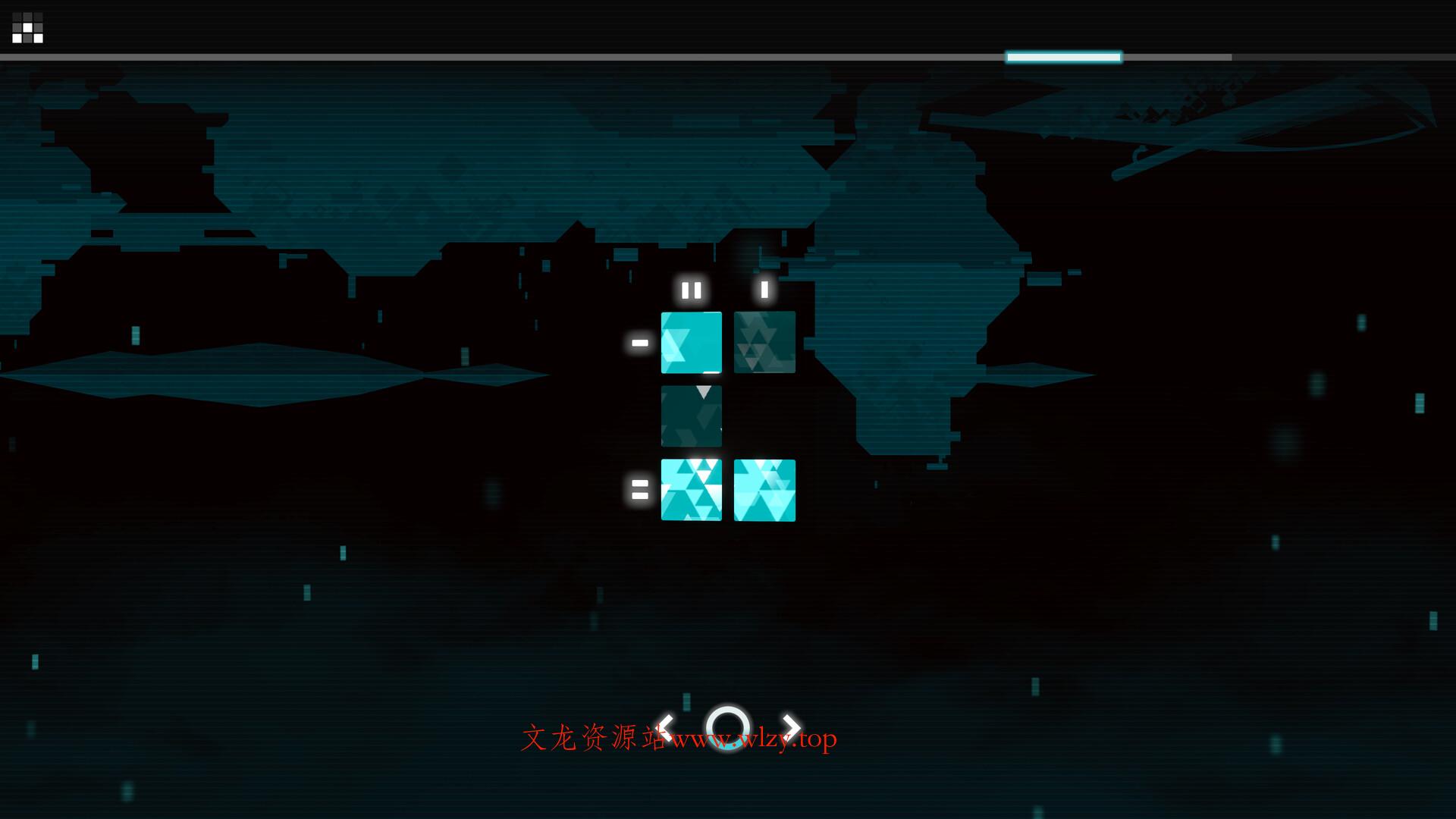Select the "-" symbol beside the top tile row
Viewport: 1456px width, 819px height.
[639, 343]
